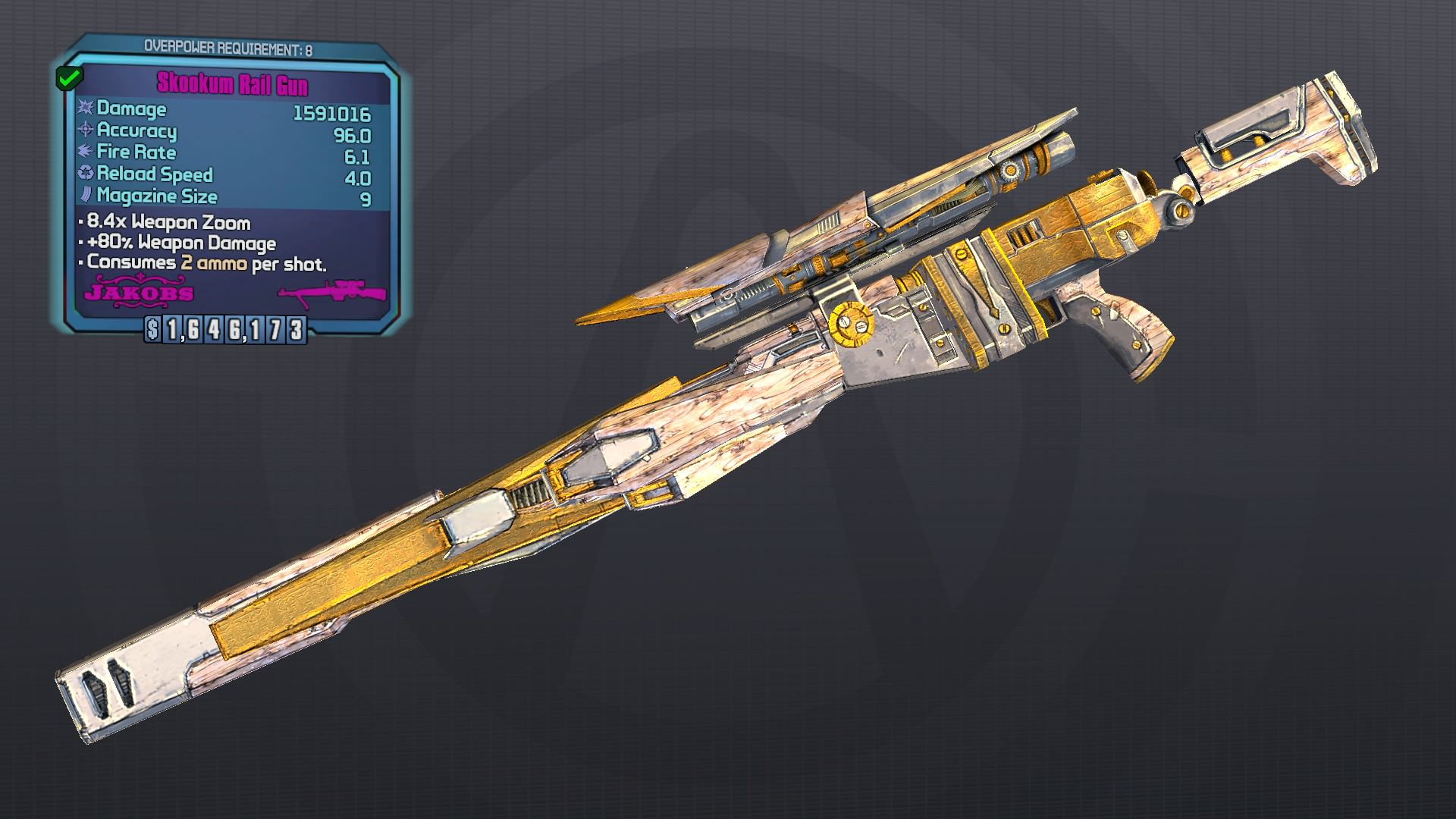The image size is (1456, 819).
Task: Click the dollar sign icon beside the price
Action: (x=153, y=330)
